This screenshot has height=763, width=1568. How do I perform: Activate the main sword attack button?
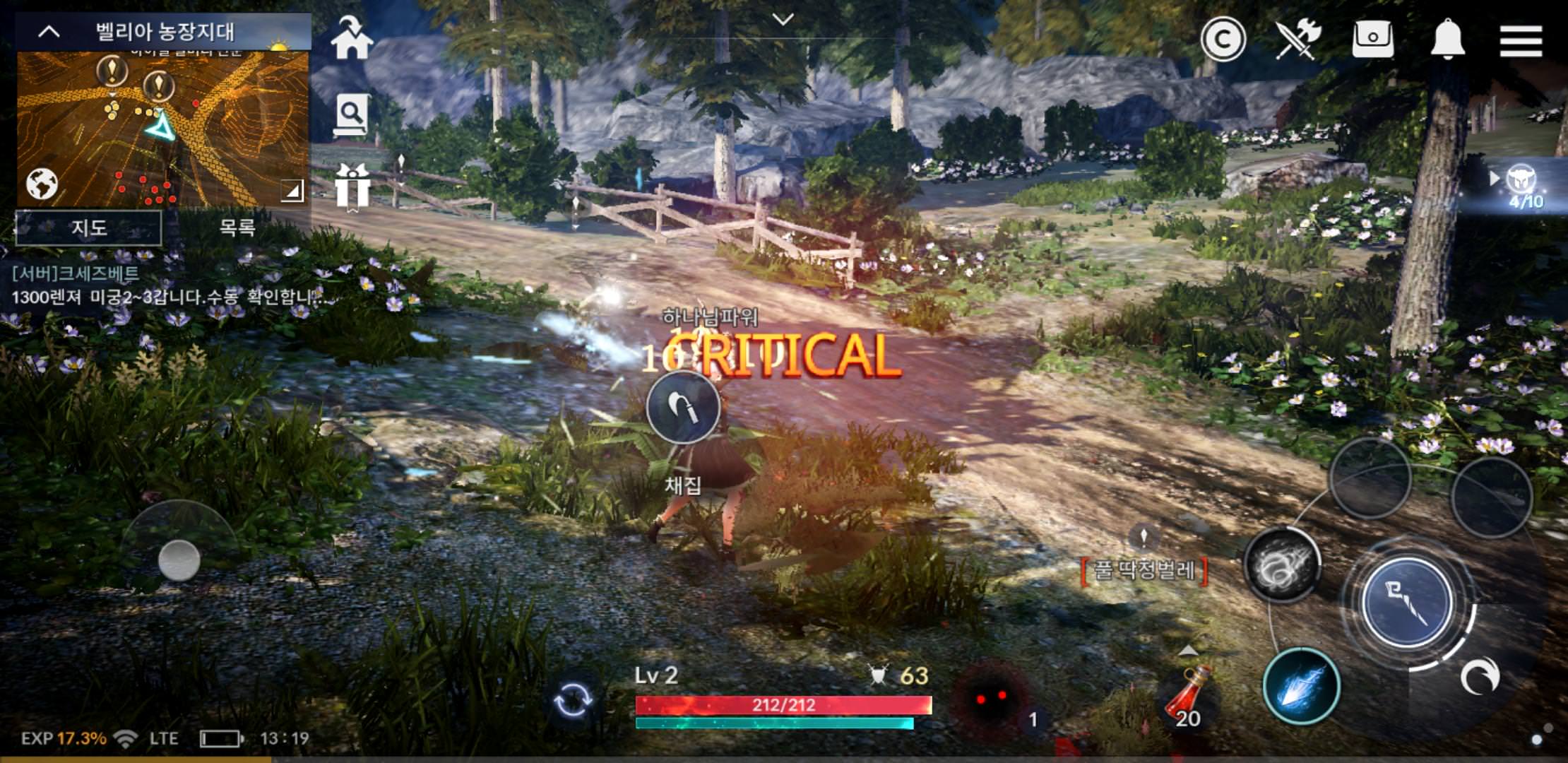[x=1406, y=602]
